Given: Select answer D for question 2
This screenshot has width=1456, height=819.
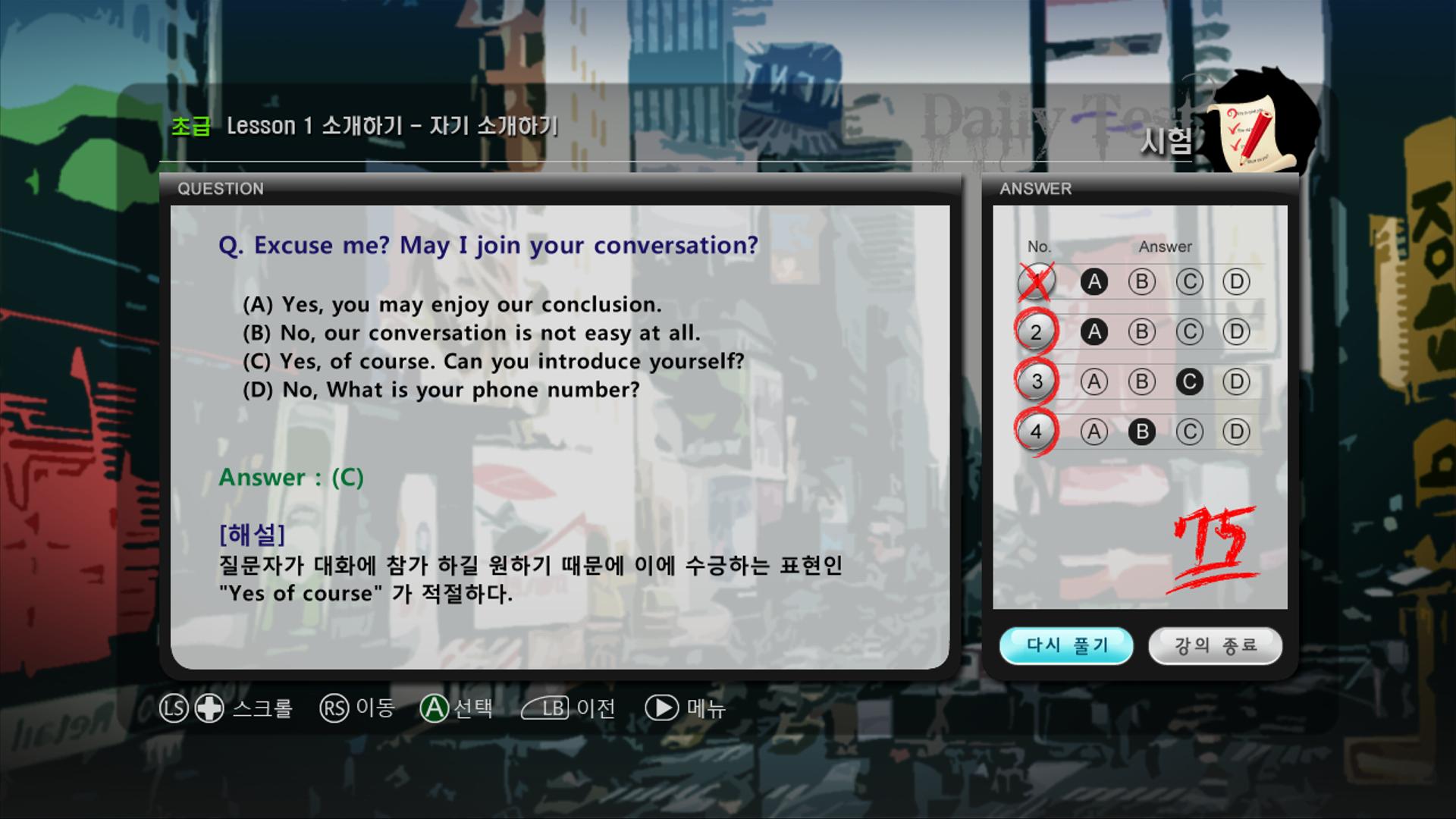Looking at the screenshot, I should click(1237, 331).
